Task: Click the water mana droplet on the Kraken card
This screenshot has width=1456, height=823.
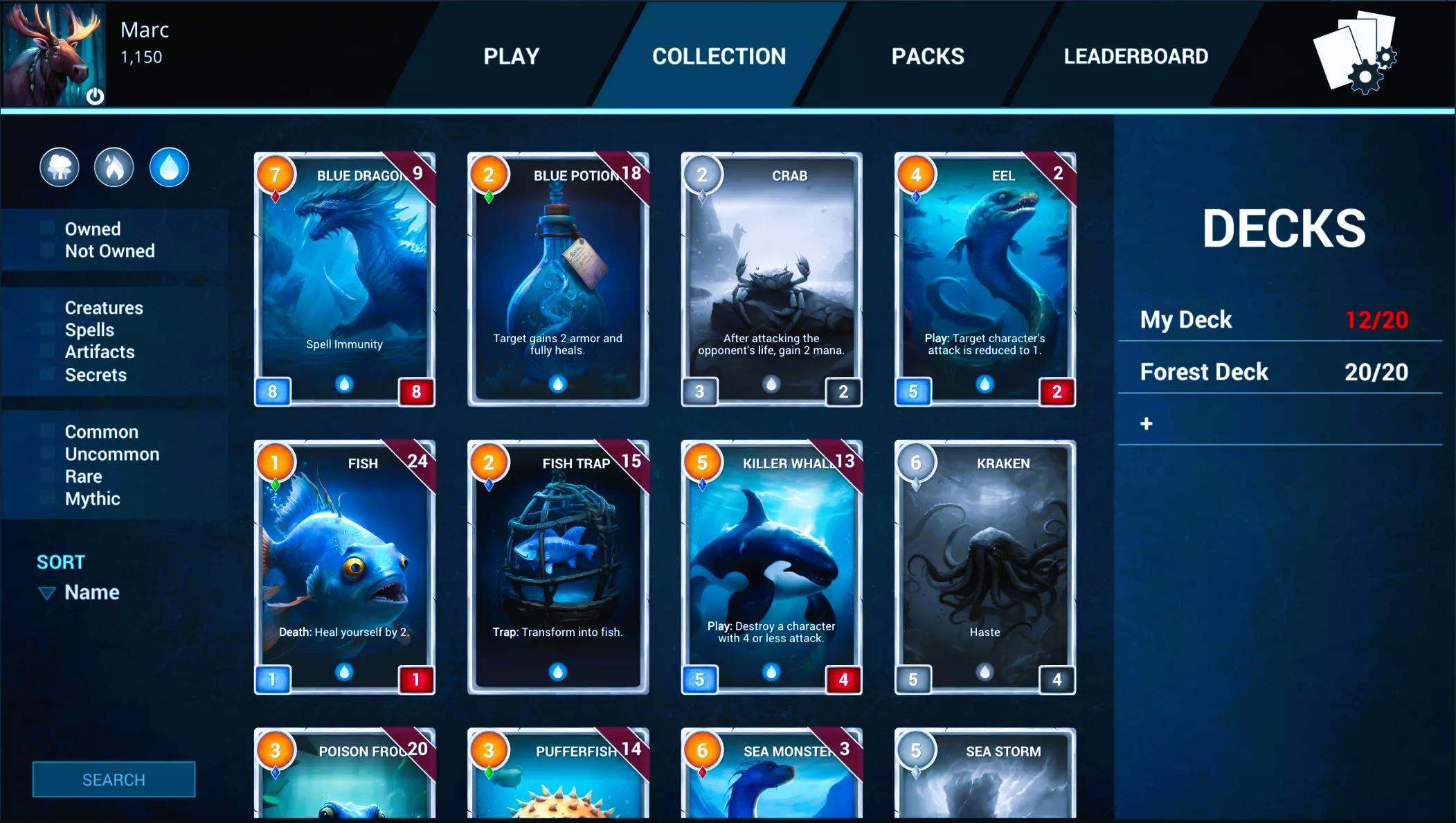Action: [984, 671]
